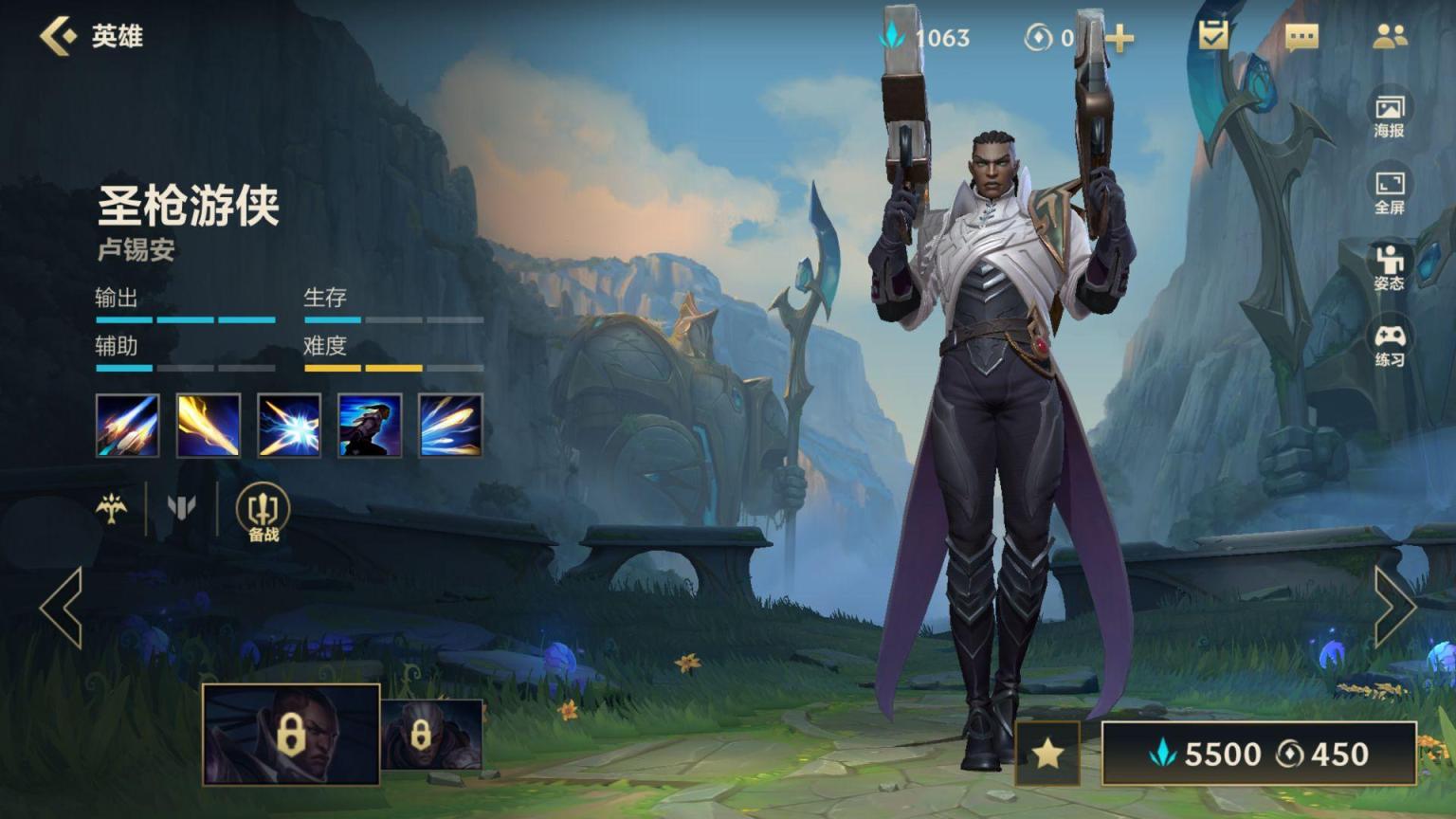The image size is (1456, 819).
Task: View the 海报 poster art
Action: 1389,116
